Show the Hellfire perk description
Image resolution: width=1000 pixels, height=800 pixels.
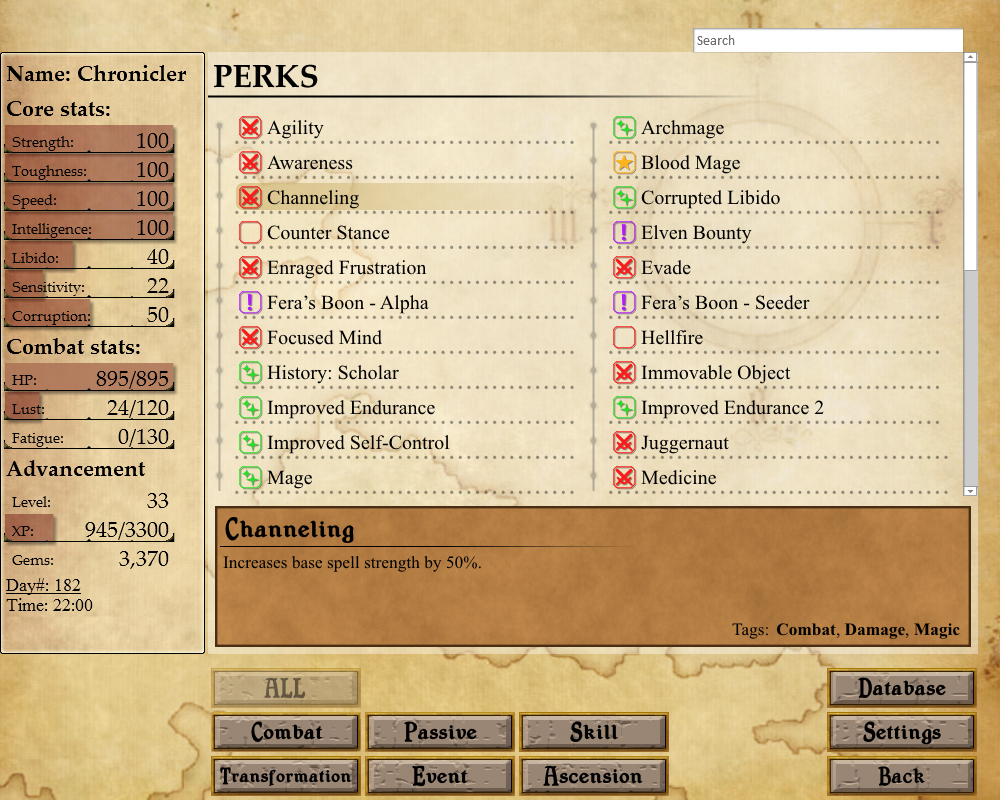coord(671,338)
